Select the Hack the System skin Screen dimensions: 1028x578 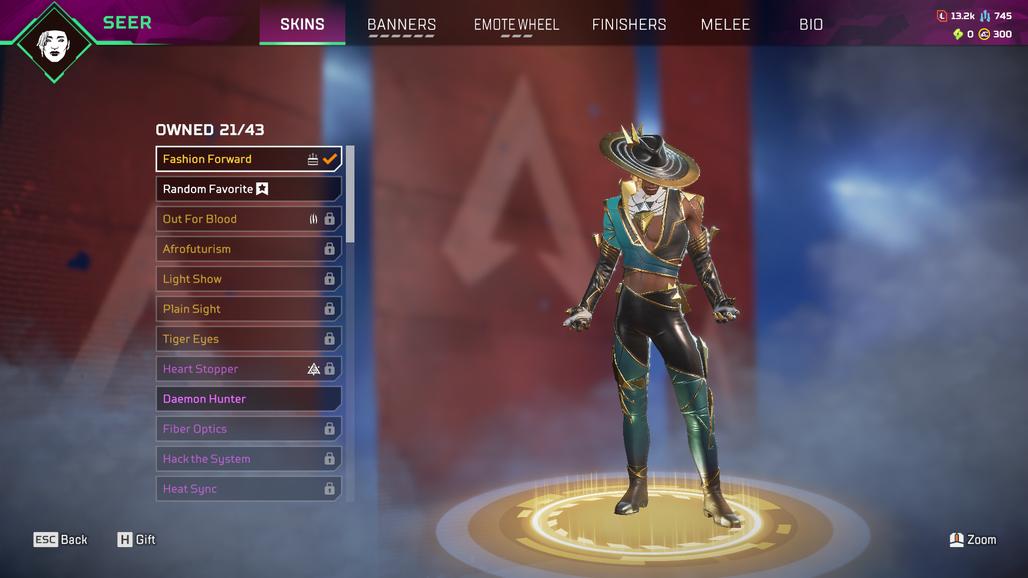(x=248, y=459)
